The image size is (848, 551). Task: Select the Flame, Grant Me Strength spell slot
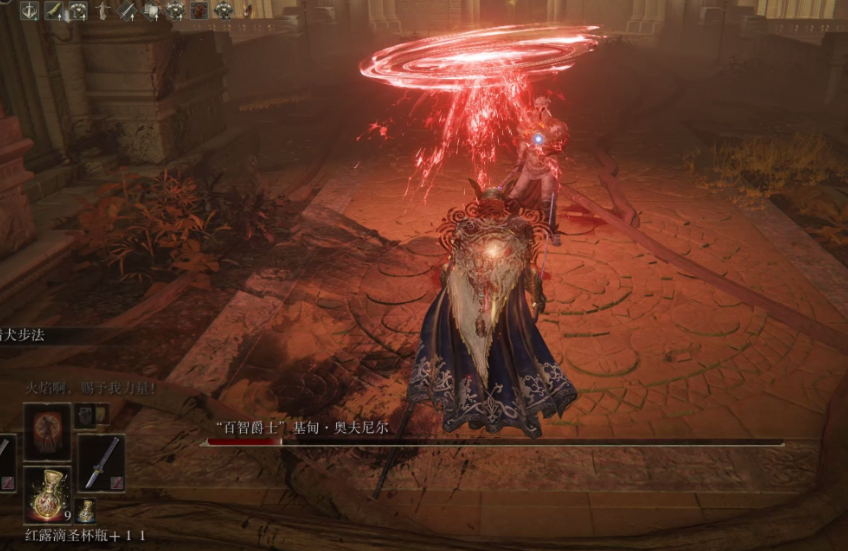click(47, 432)
